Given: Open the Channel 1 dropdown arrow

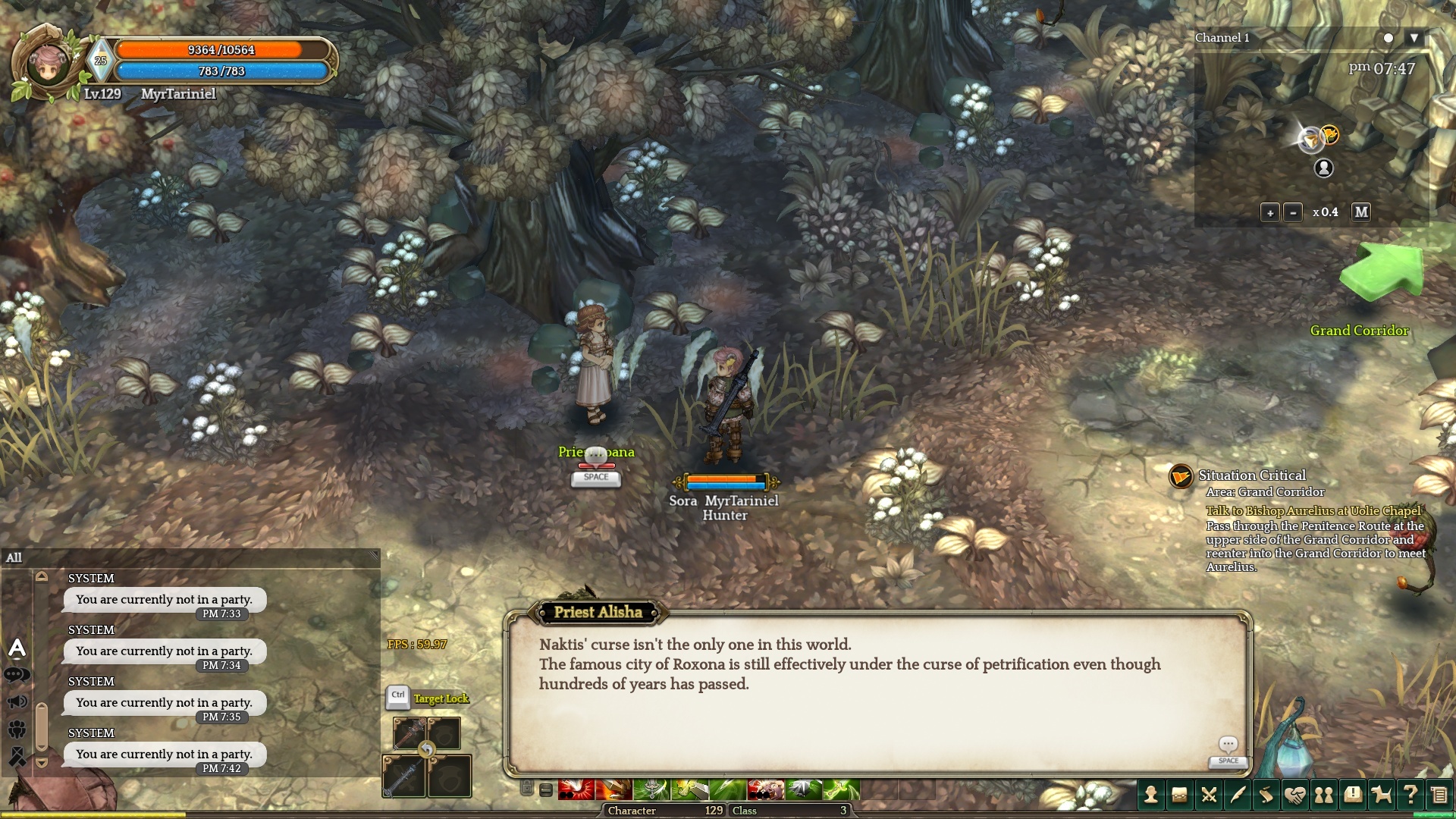Looking at the screenshot, I should point(1414,38).
